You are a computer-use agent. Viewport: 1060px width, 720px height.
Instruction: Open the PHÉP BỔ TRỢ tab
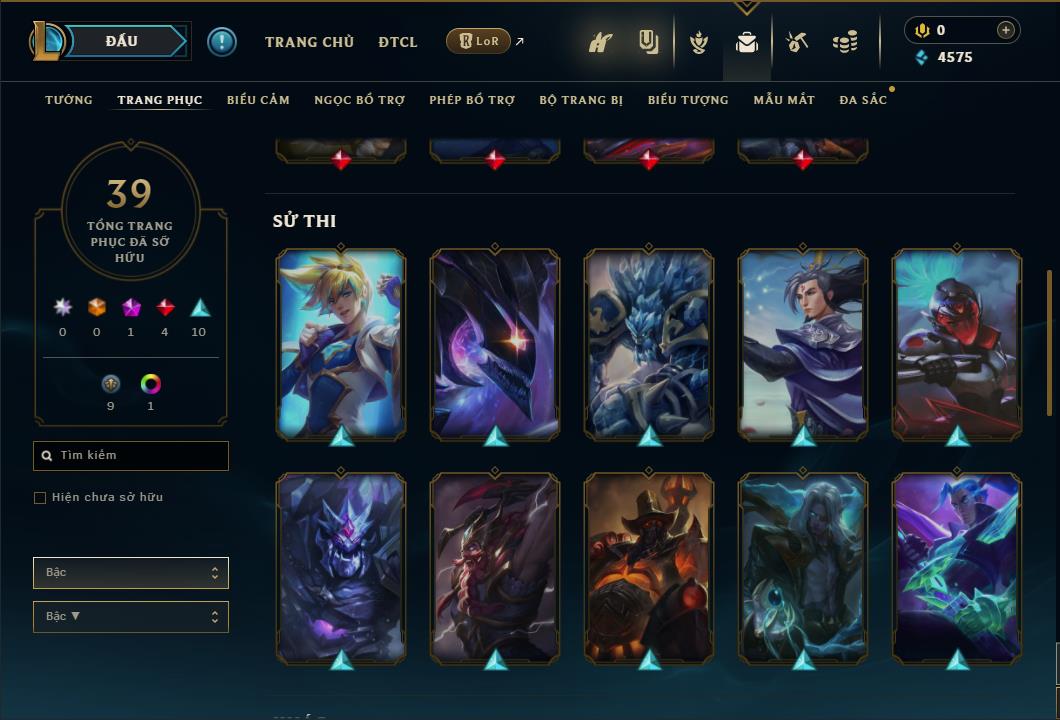472,100
